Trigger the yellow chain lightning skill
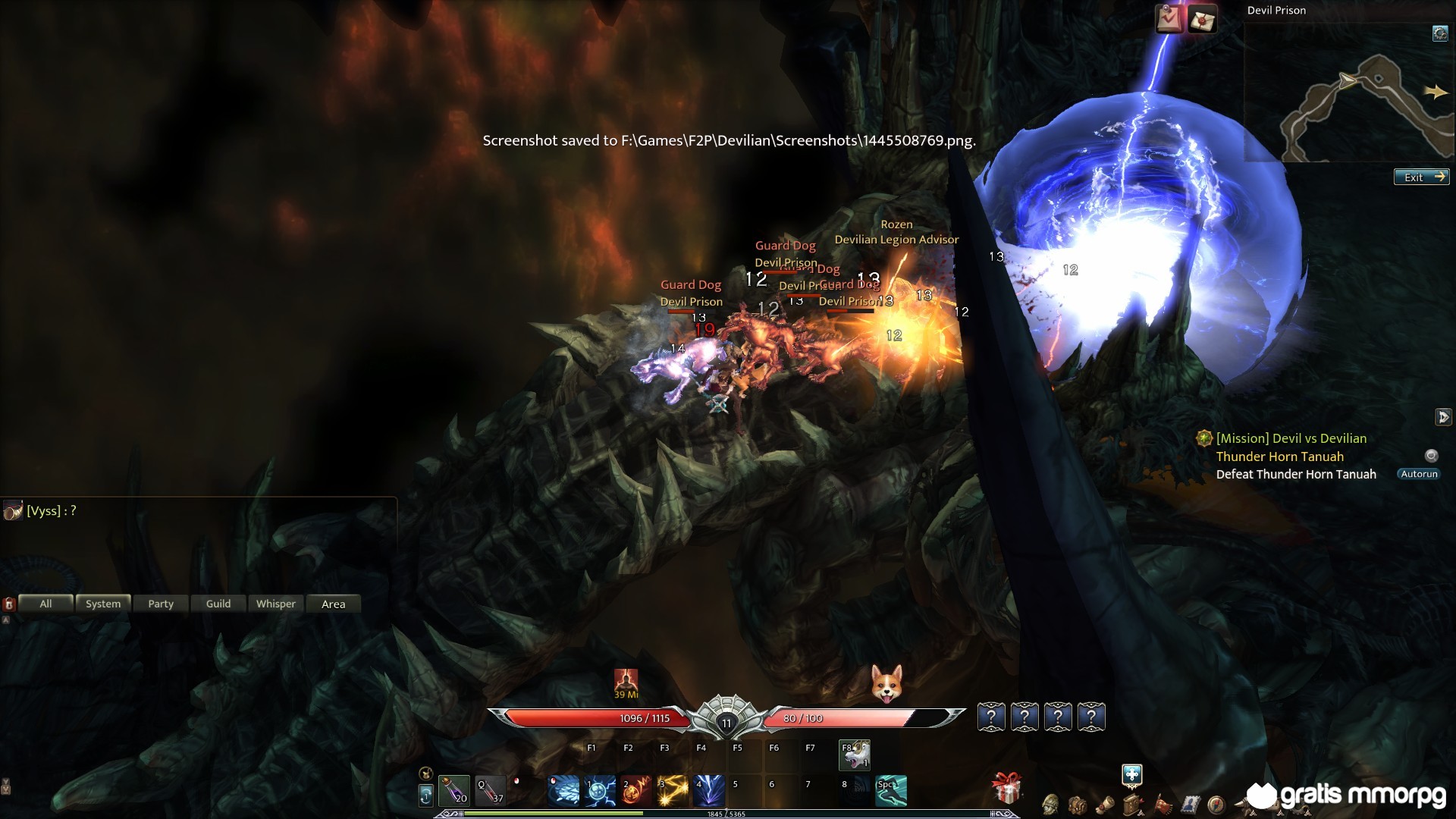1456x819 pixels. point(673,790)
